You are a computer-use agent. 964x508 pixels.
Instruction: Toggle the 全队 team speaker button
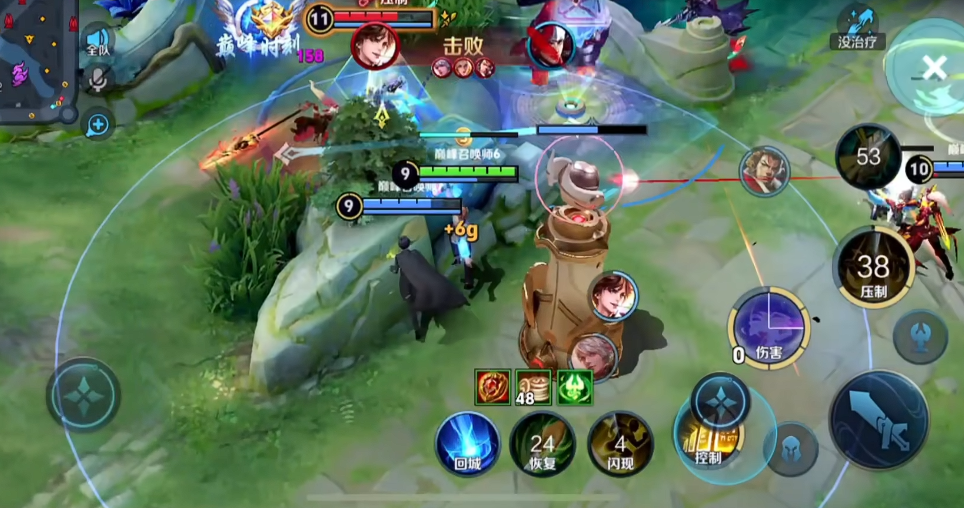97,38
